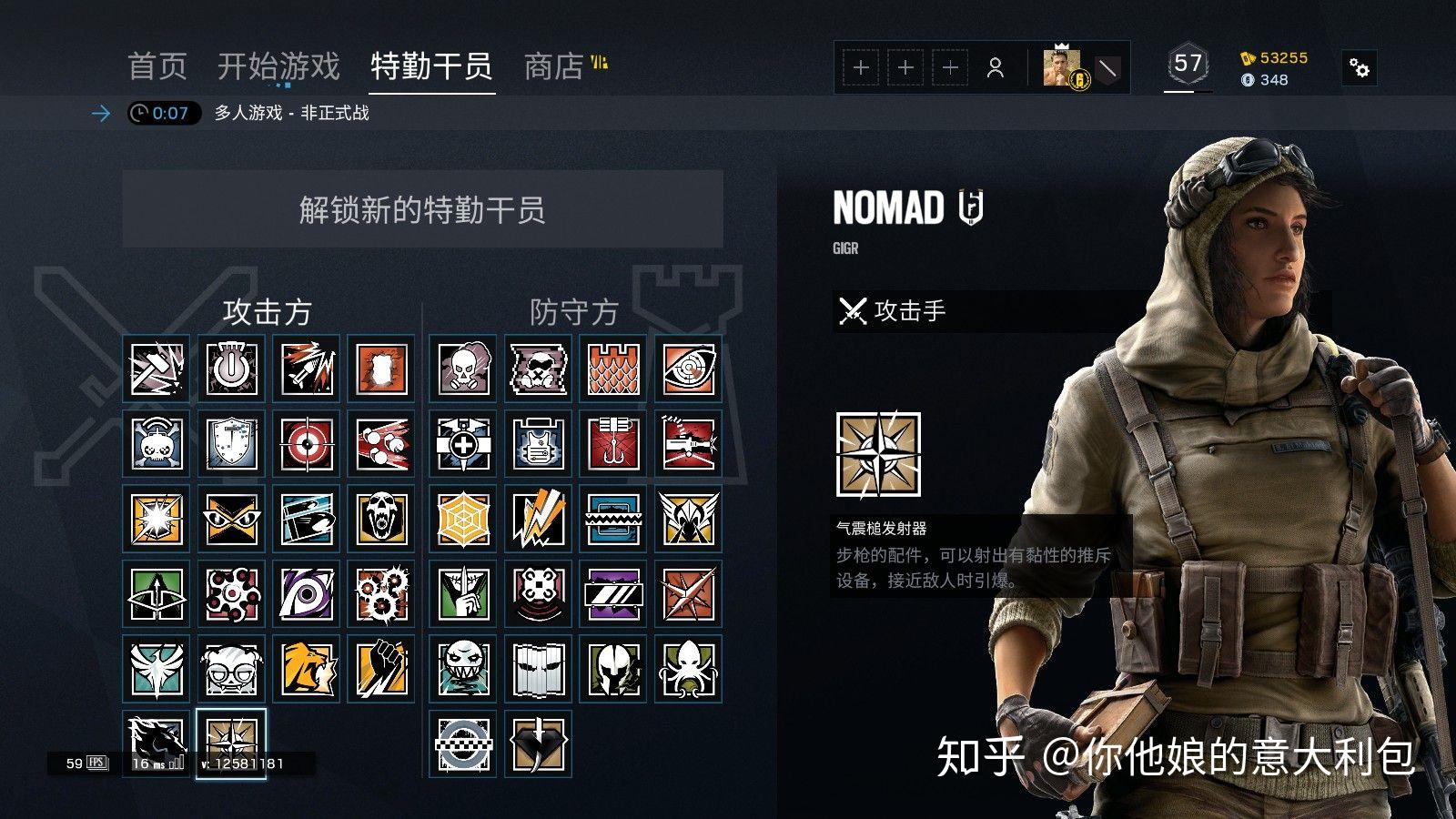Click the 解锁新的特勤干员 button

coord(422,209)
